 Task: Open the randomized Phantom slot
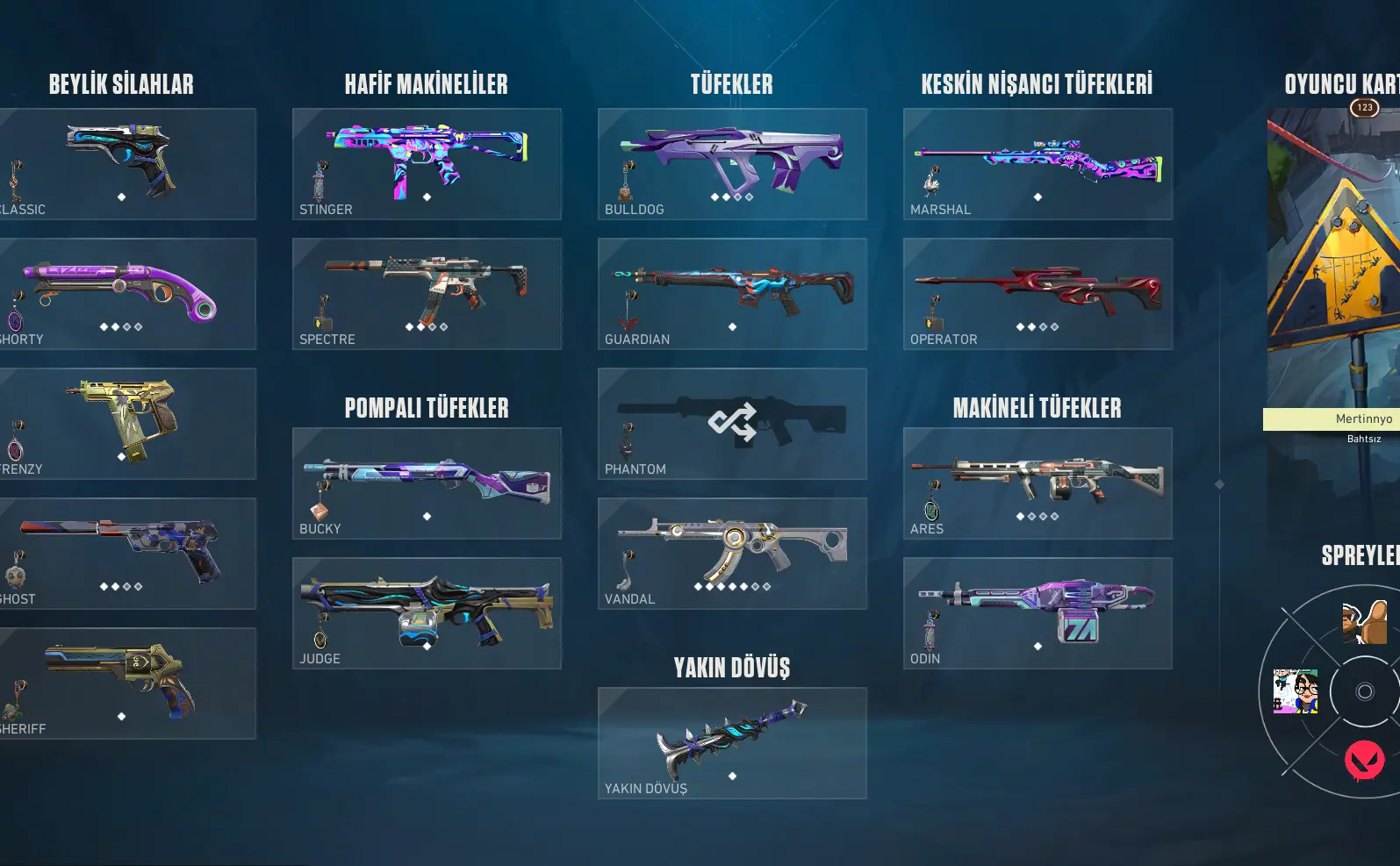click(x=732, y=424)
